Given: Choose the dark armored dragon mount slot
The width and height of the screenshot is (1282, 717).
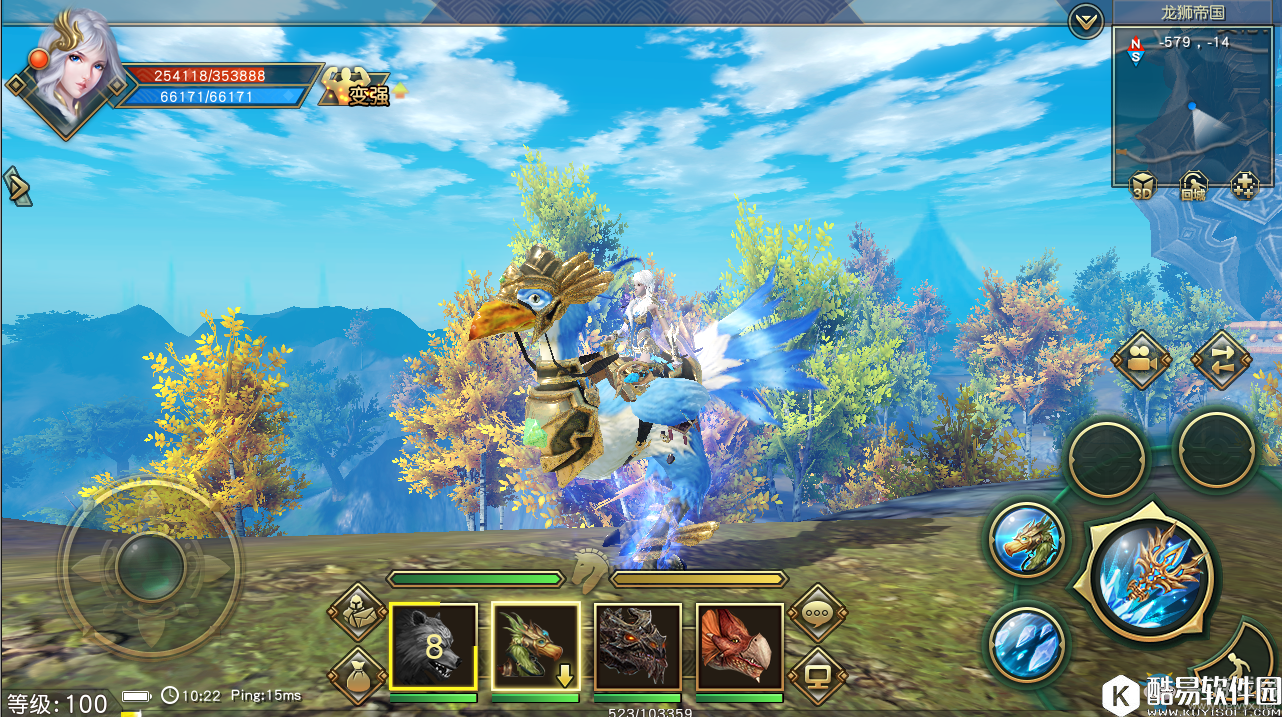Looking at the screenshot, I should coord(637,646).
